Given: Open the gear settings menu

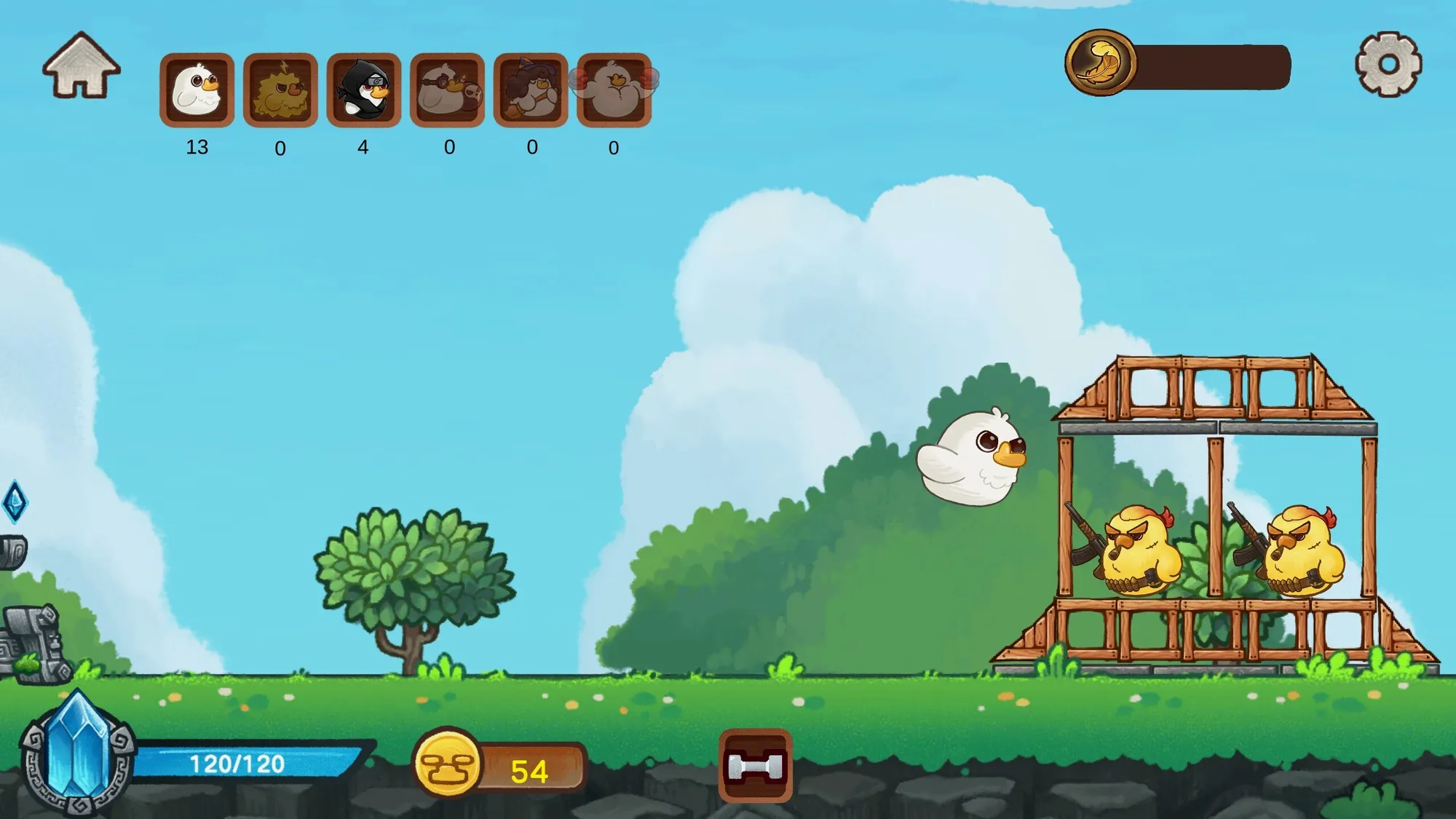Looking at the screenshot, I should [1388, 64].
